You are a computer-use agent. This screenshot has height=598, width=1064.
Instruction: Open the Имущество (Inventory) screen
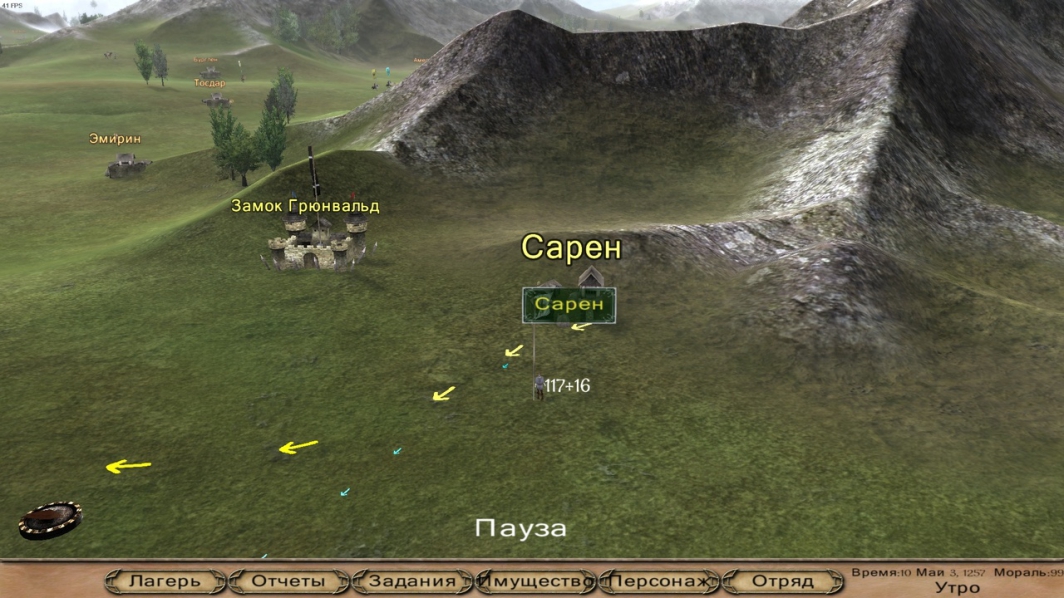536,581
